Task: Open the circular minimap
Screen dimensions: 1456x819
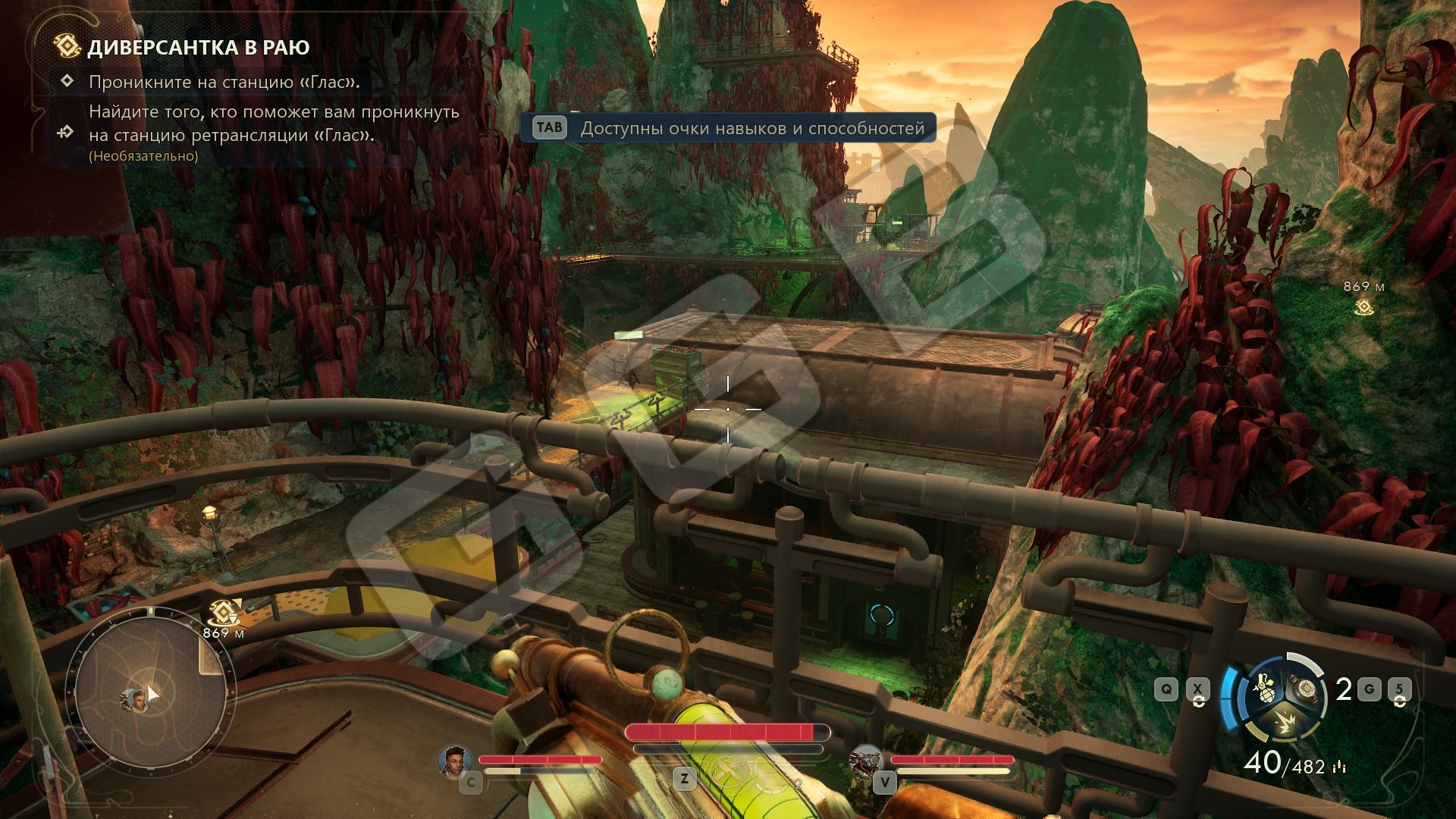Action: (x=151, y=692)
